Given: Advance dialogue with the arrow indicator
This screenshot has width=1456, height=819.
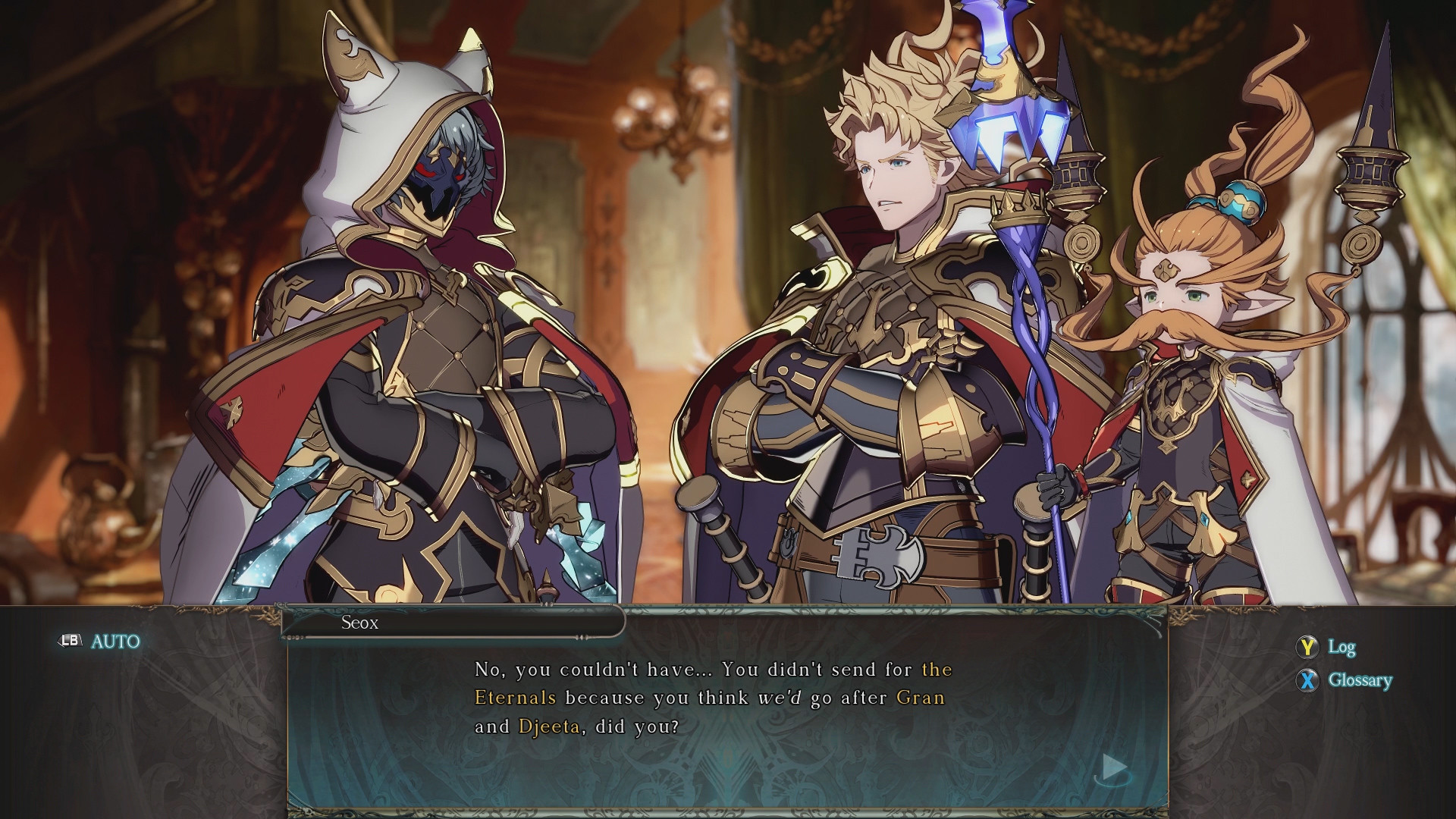Looking at the screenshot, I should tap(1113, 767).
